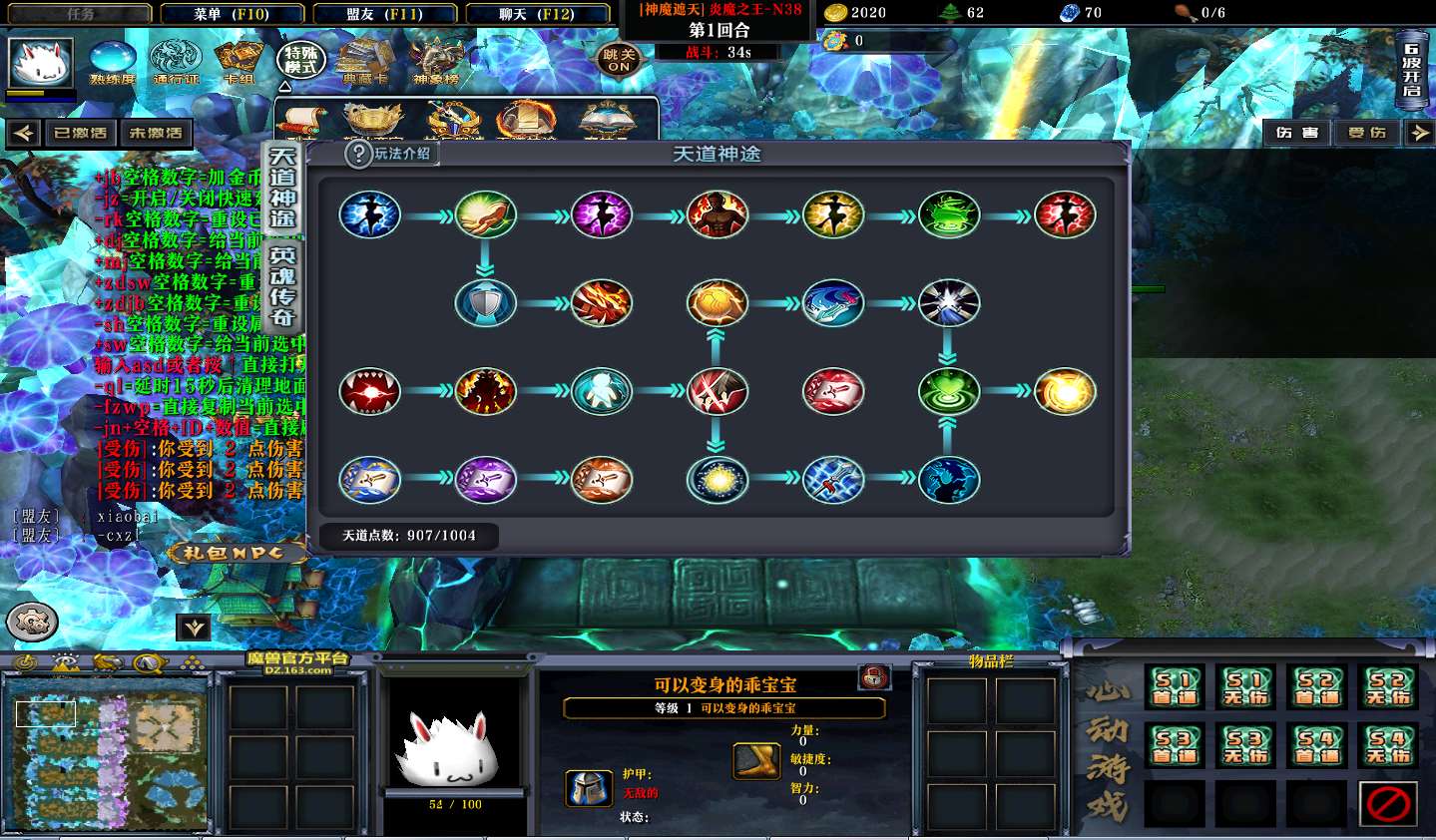Image resolution: width=1436 pixels, height=840 pixels.
Task: Select the golden sun node in the 天道神途 tree
Action: point(1065,391)
